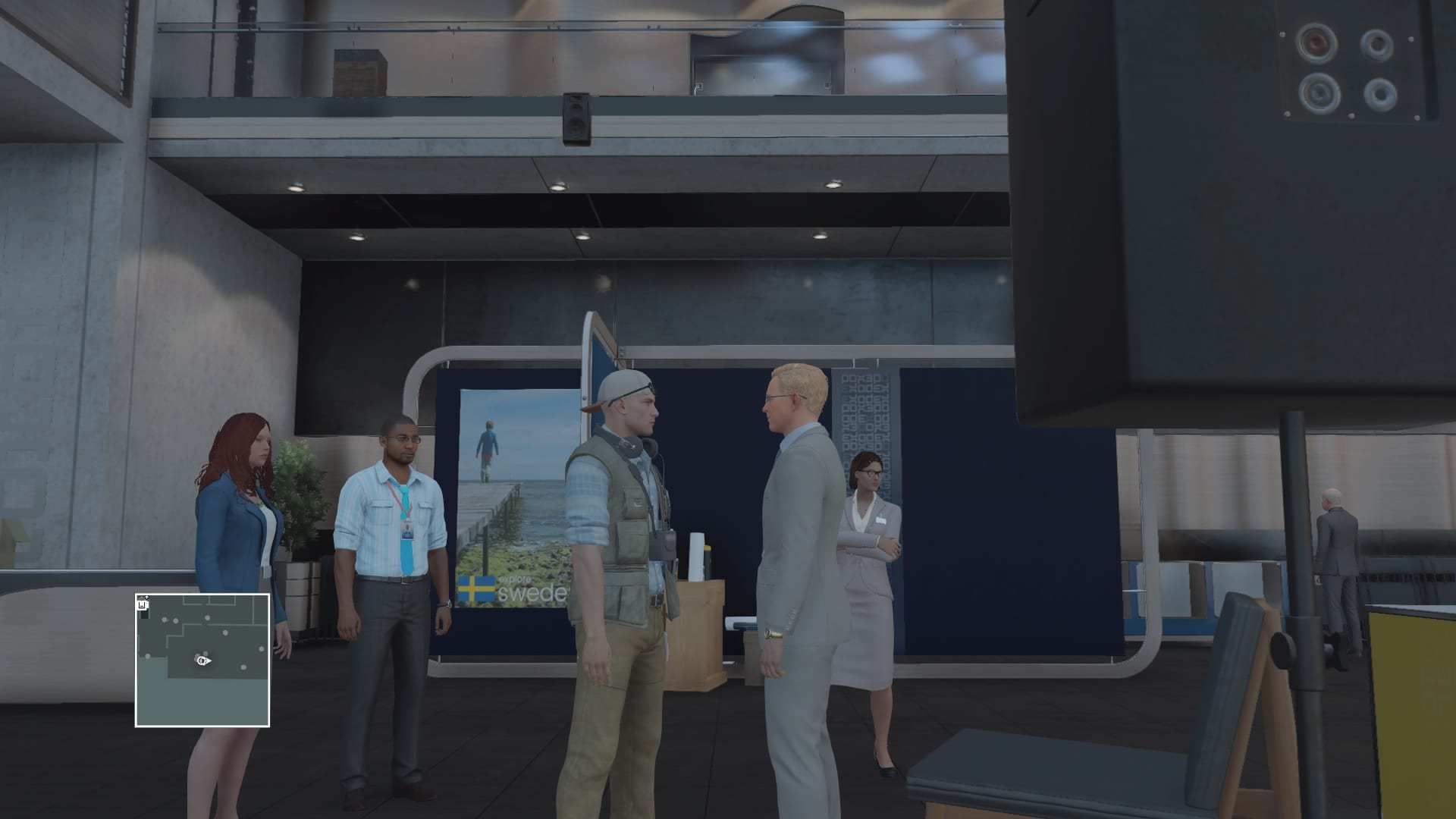Viewport: 1456px width, 819px height.
Task: Click the exit marker icon on the minimap
Action: [142, 605]
